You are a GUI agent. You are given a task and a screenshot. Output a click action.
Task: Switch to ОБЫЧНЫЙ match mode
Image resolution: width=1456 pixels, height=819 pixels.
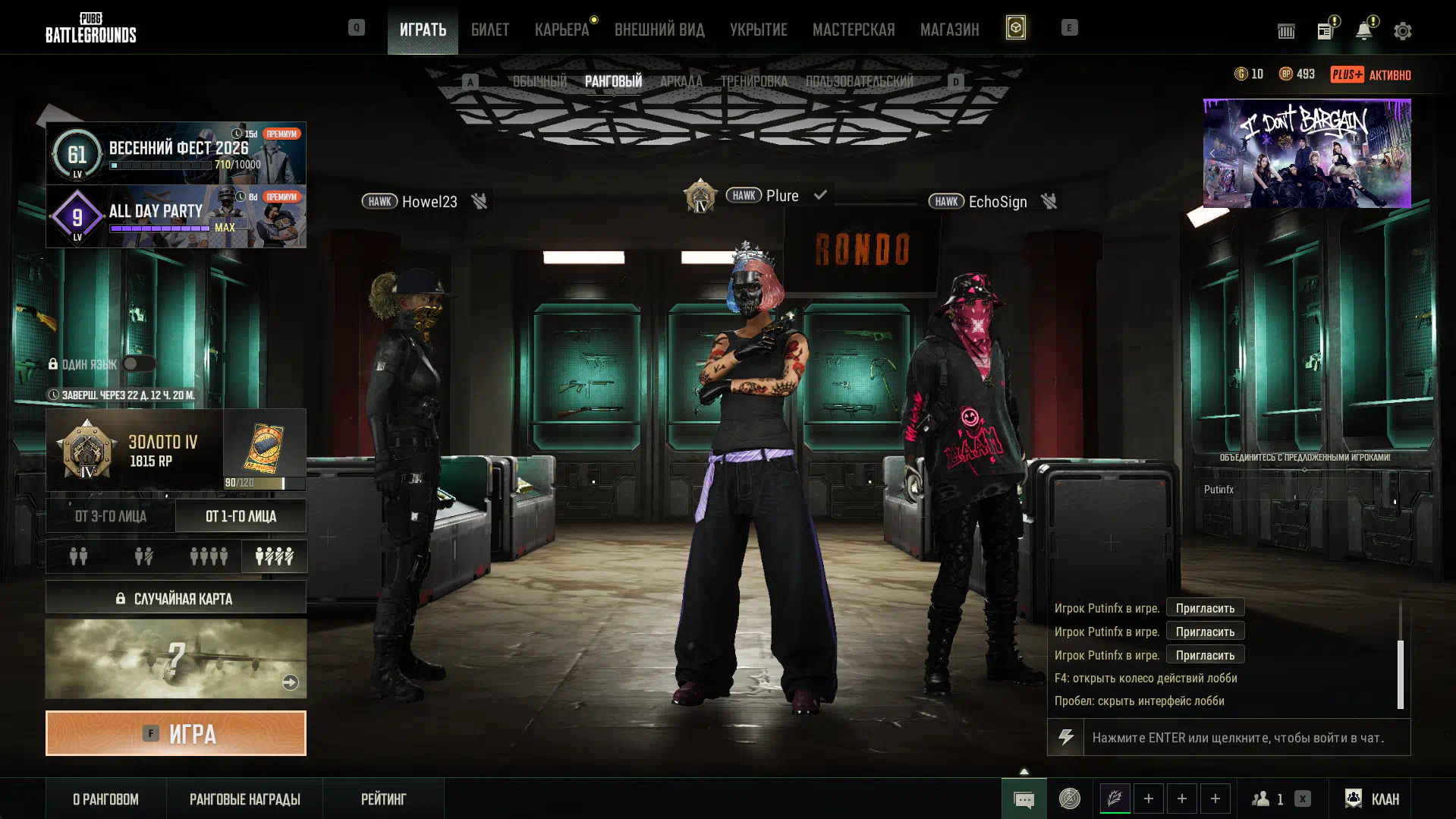[x=539, y=81]
